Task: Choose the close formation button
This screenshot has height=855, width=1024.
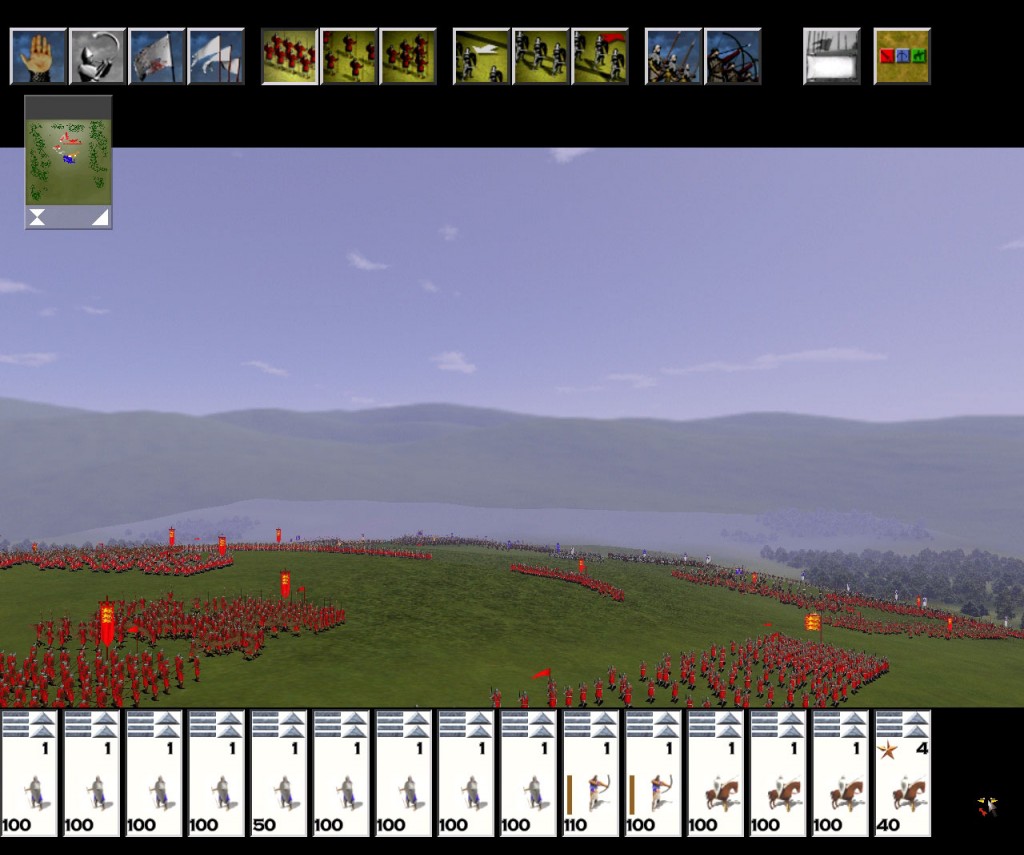Action: click(x=290, y=56)
